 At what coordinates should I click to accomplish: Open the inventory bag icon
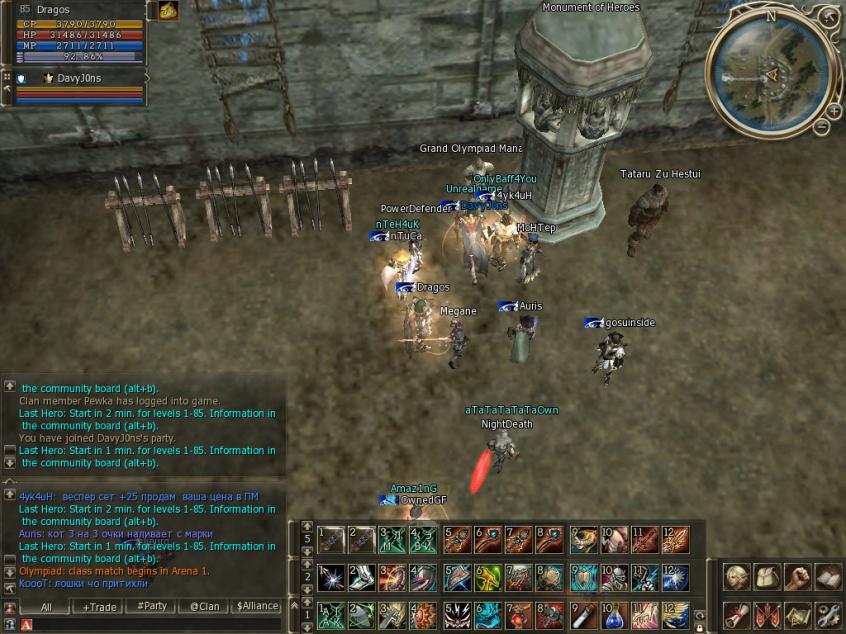[x=768, y=577]
